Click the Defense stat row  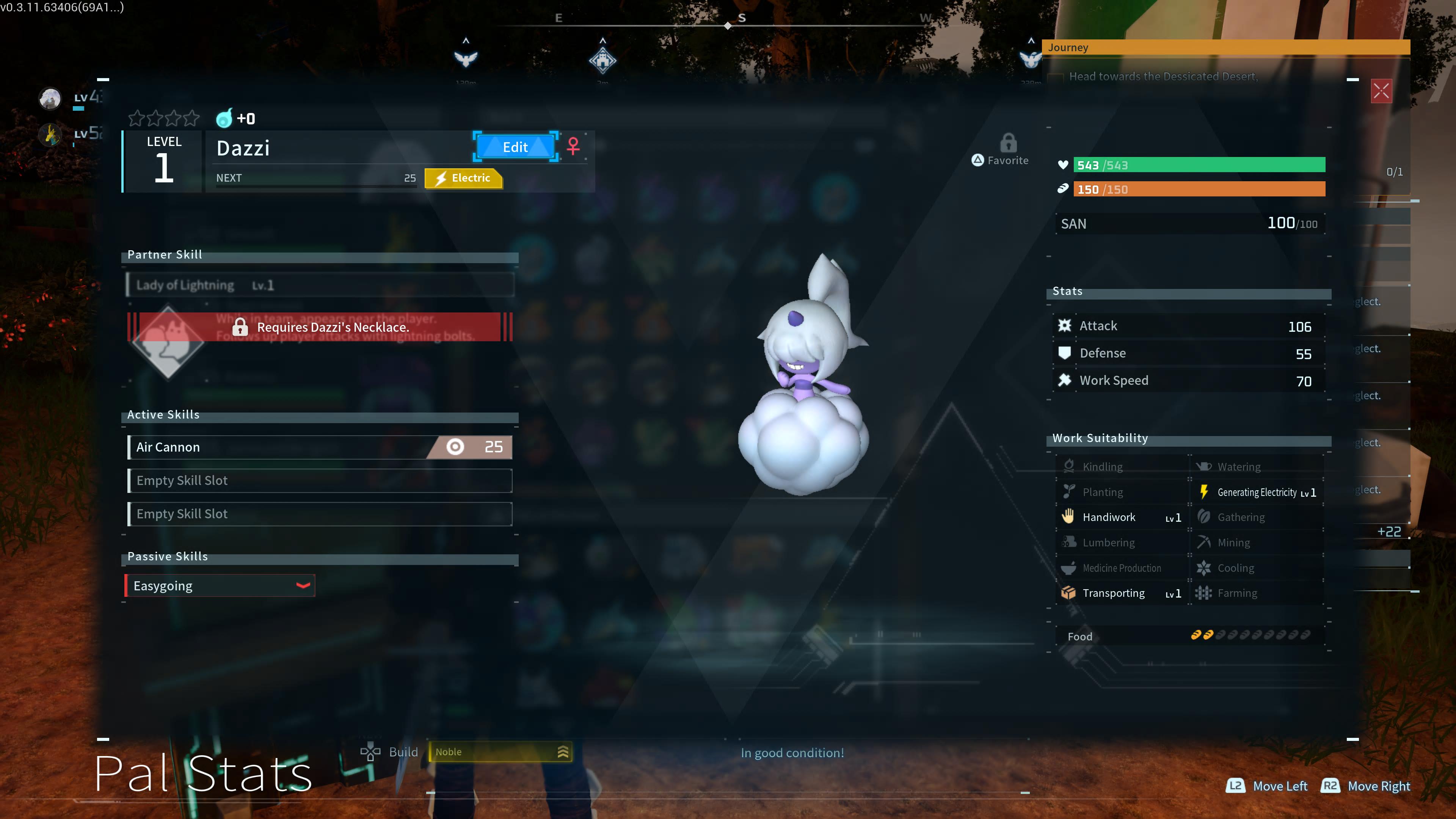[x=1189, y=354]
